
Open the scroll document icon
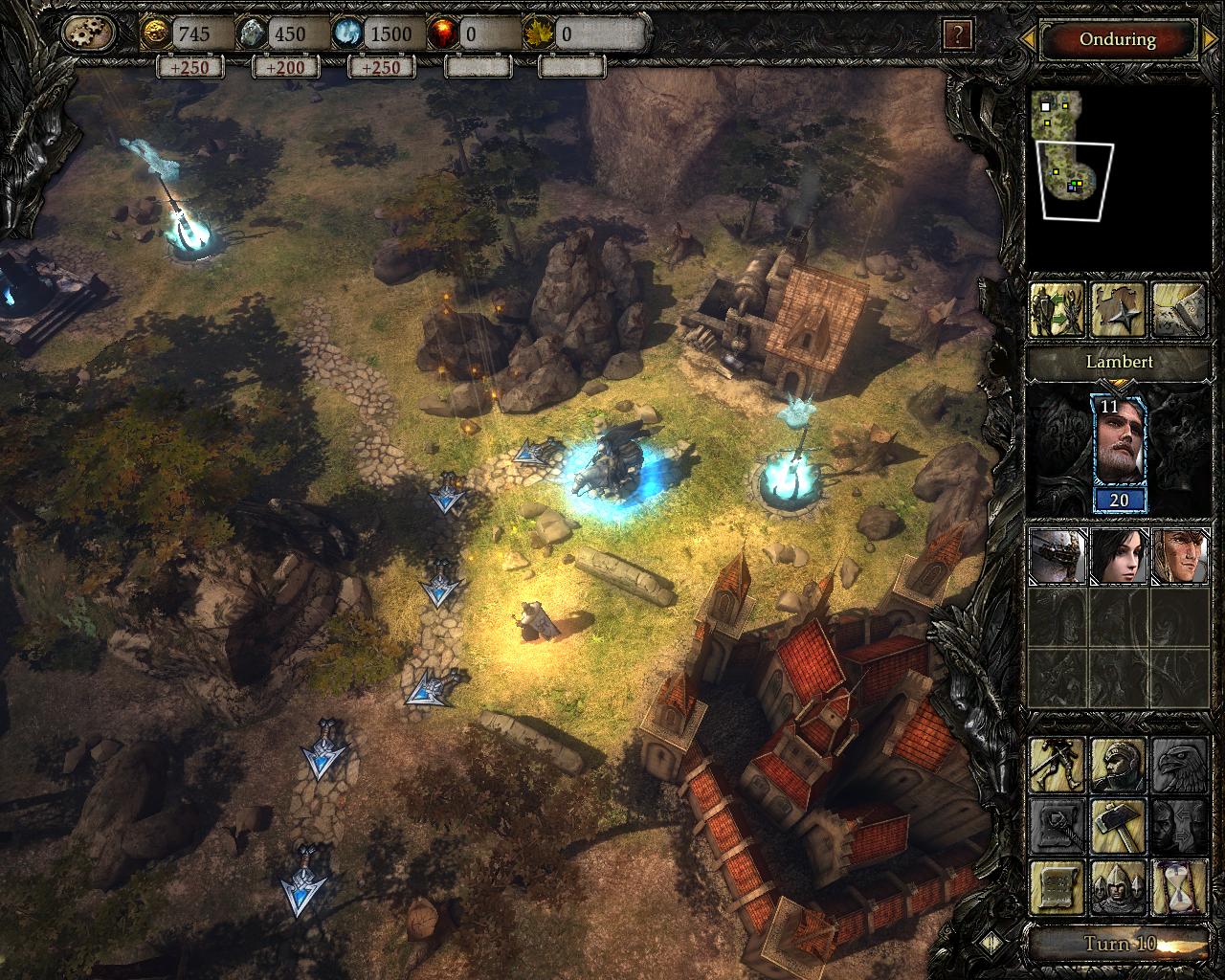(1057, 887)
